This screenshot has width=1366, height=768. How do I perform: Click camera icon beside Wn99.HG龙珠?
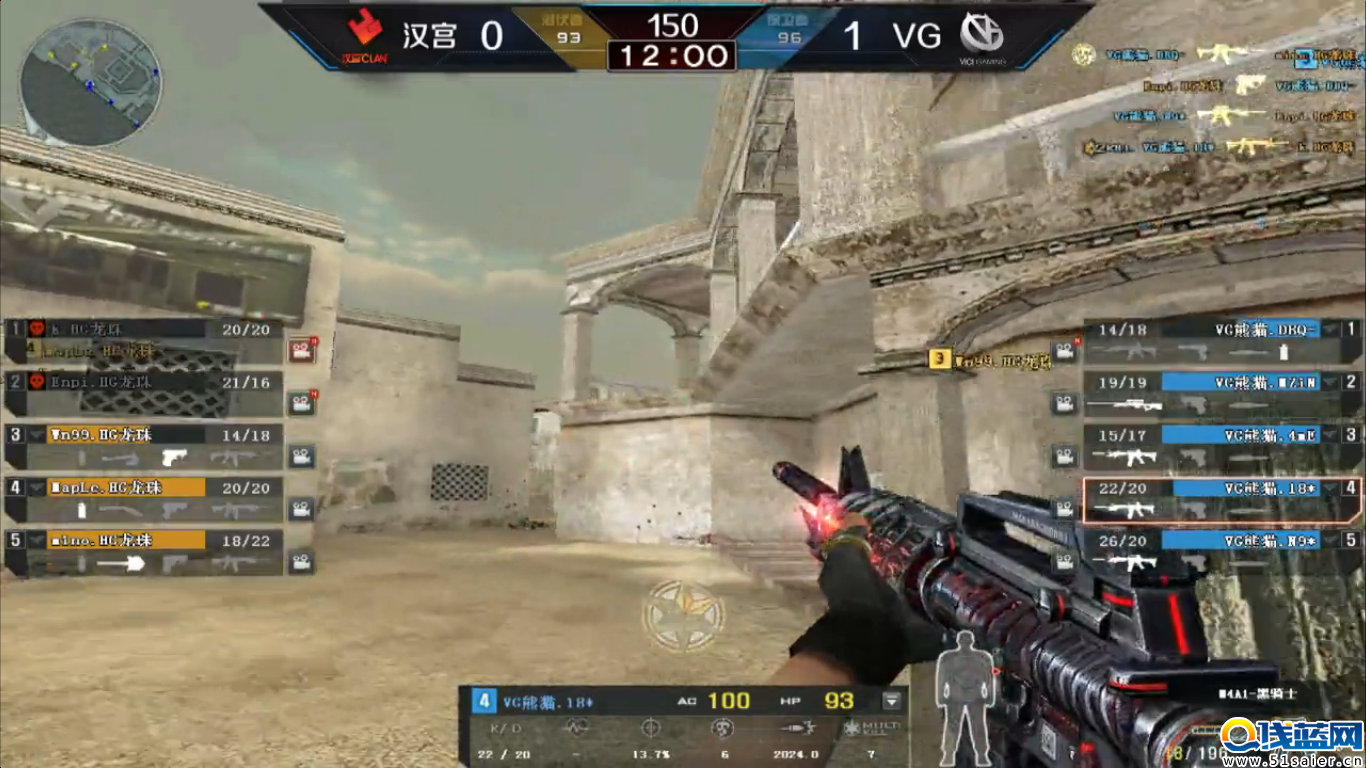[x=301, y=456]
